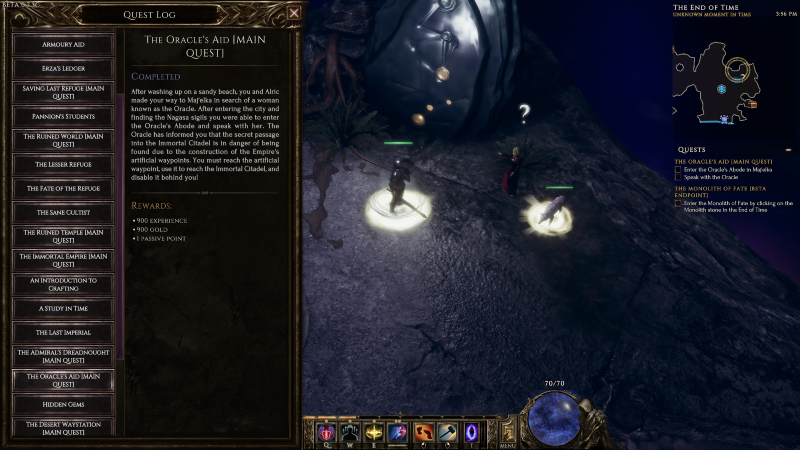Open An Introduction to Crafting quest
Screen dimensions: 800x450
tap(62, 284)
